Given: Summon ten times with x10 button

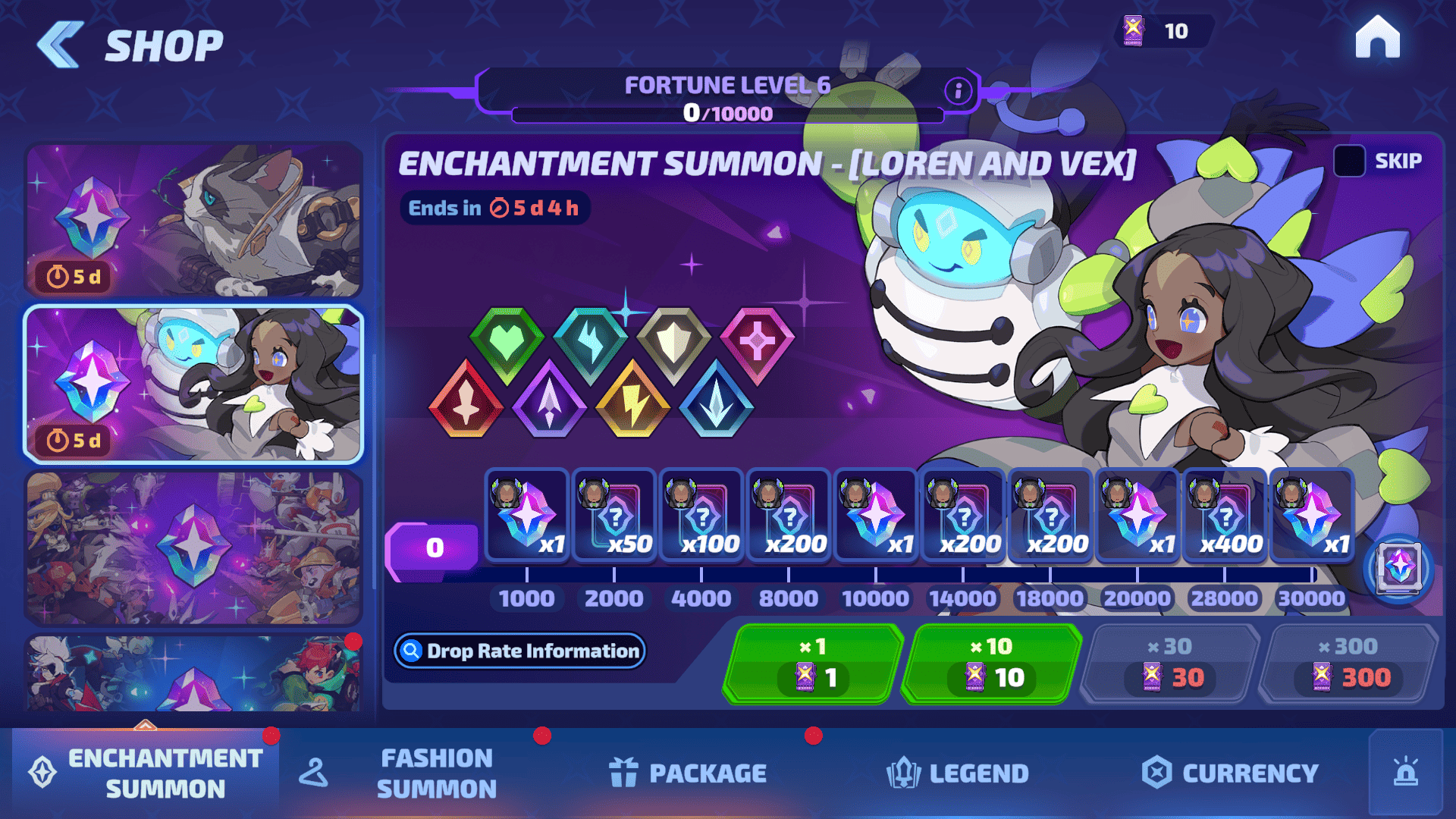Looking at the screenshot, I should pyautogui.click(x=991, y=663).
